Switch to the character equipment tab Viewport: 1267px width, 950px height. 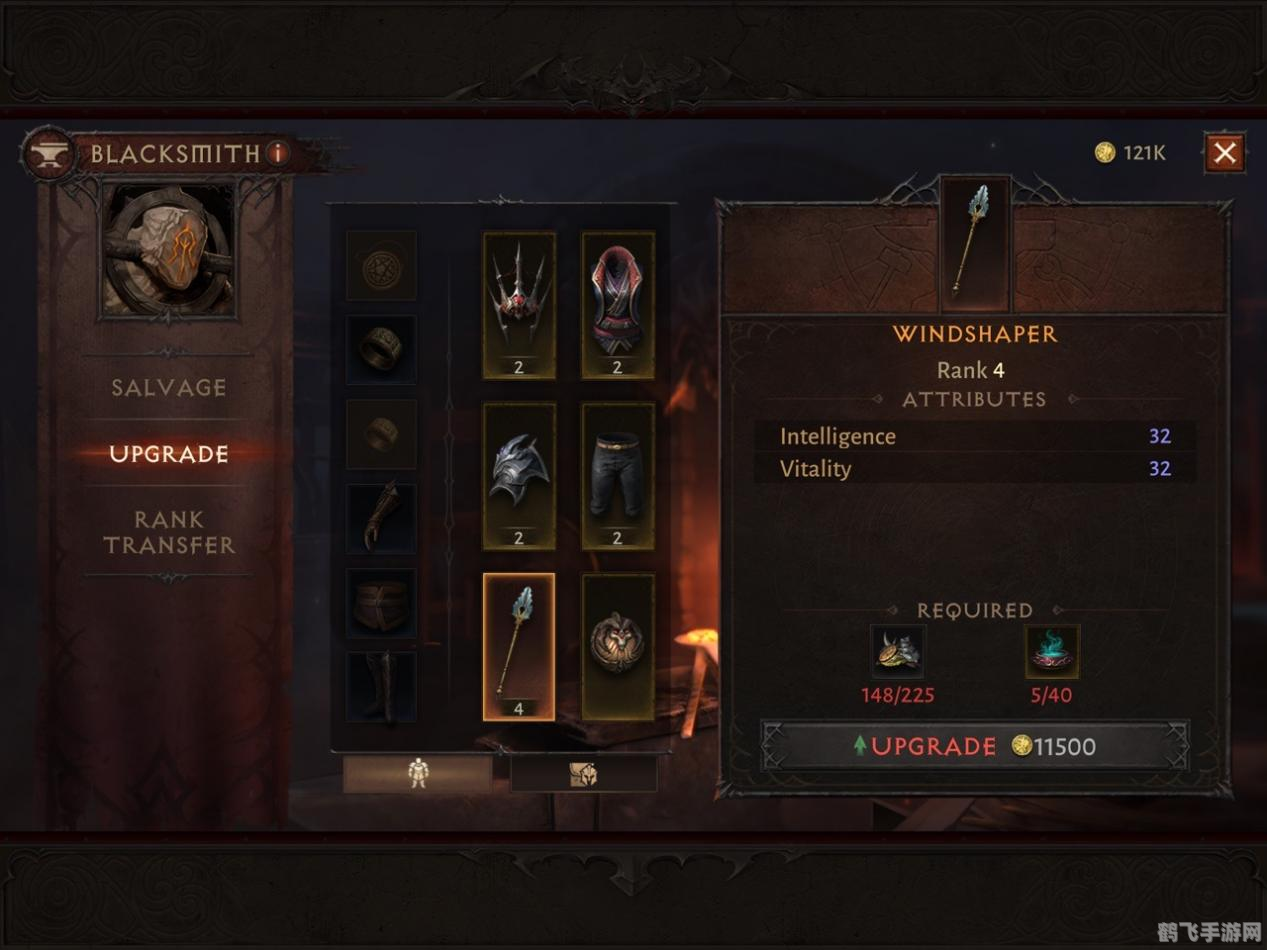417,773
